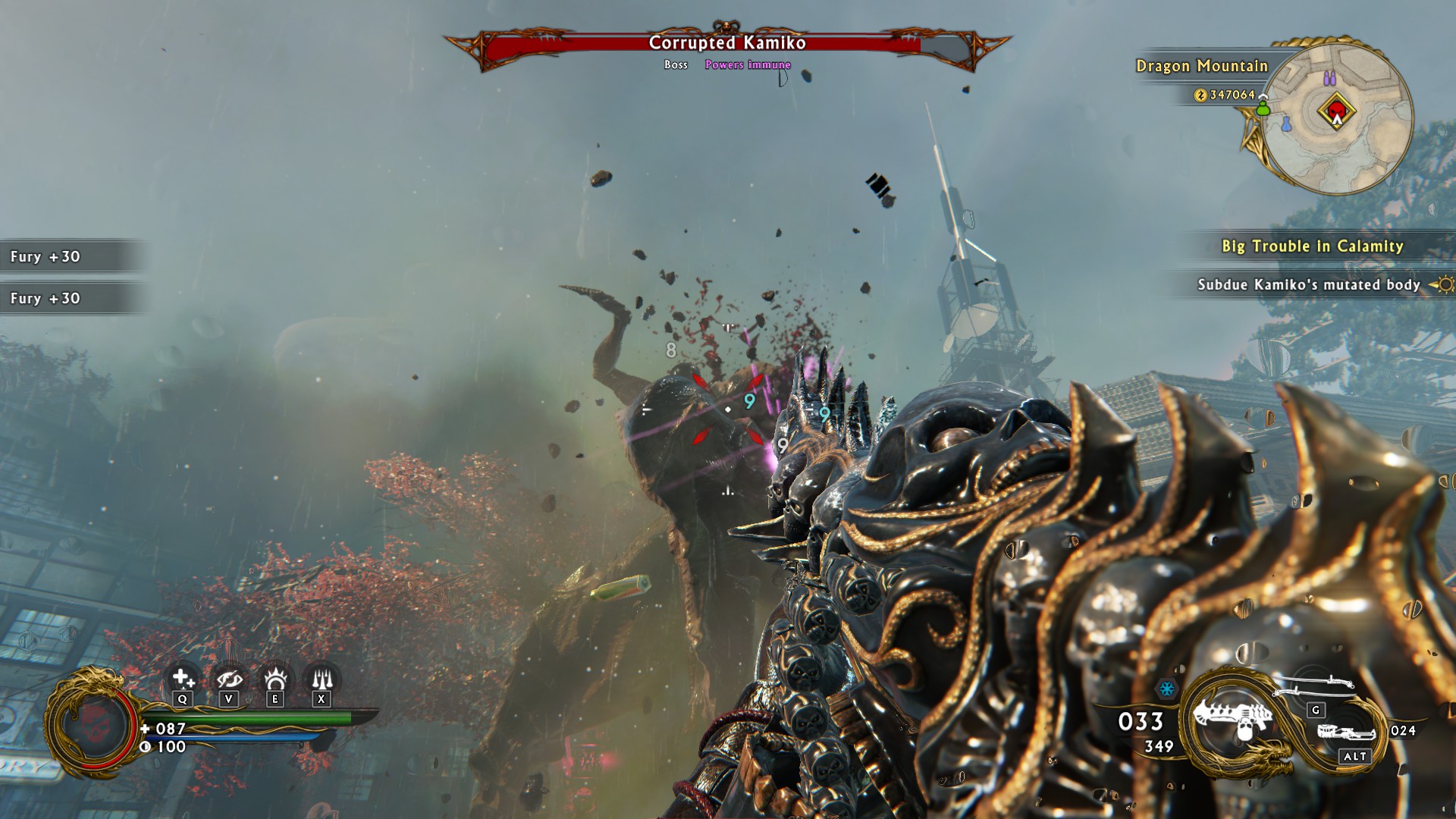Choose the alternate chainsaw weapon icon
The width and height of the screenshot is (1456, 819).
(1346, 733)
